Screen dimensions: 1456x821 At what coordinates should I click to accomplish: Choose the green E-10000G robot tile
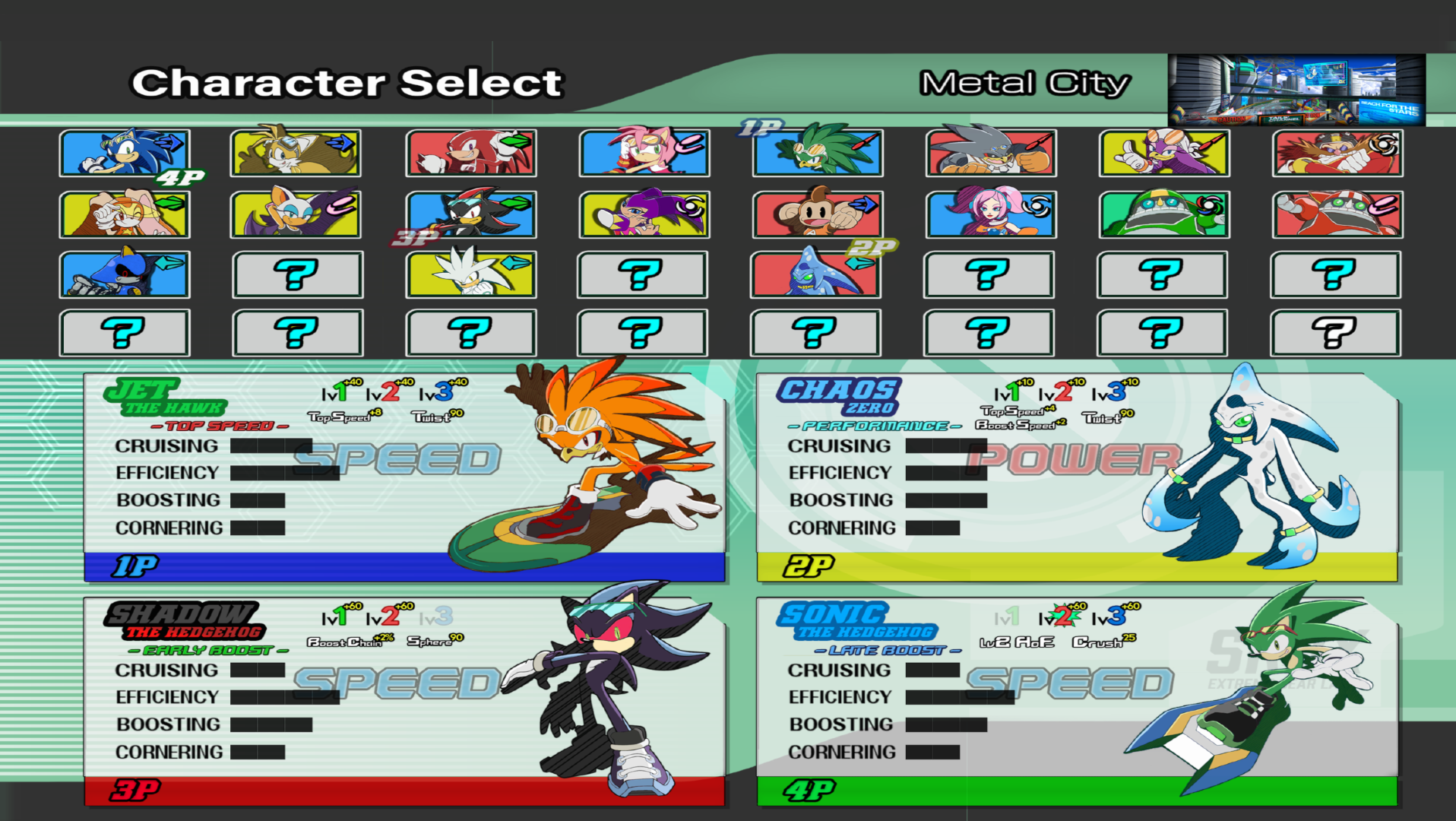[1164, 214]
